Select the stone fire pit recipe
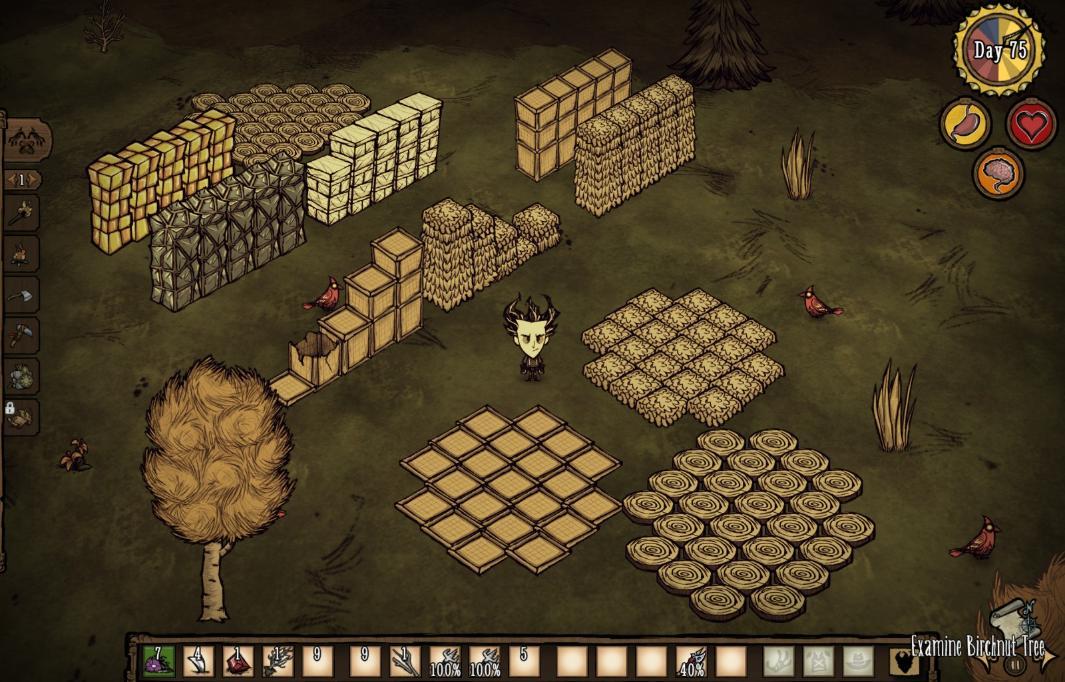Image resolution: width=1065 pixels, height=682 pixels. (x=22, y=376)
